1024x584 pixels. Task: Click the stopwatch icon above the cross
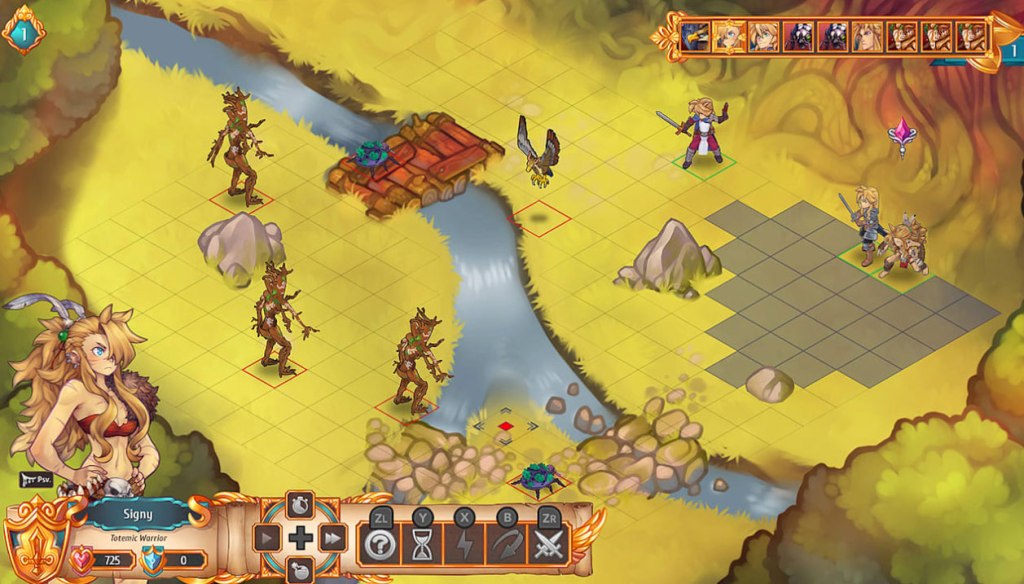click(x=300, y=504)
